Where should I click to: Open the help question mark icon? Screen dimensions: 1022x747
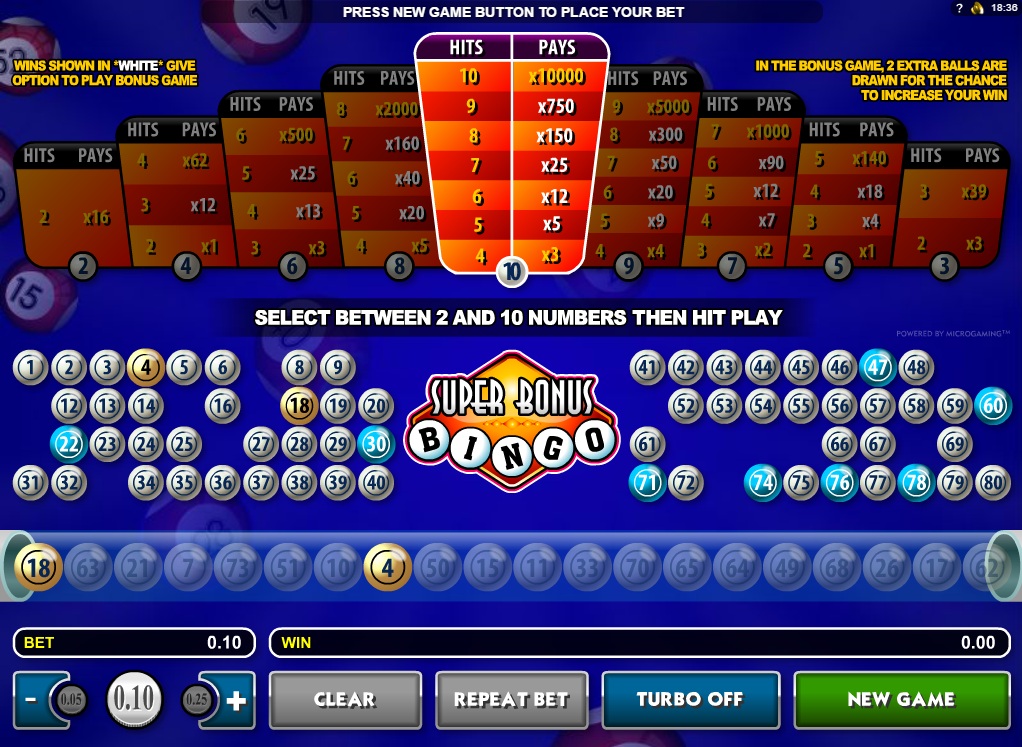[x=959, y=8]
